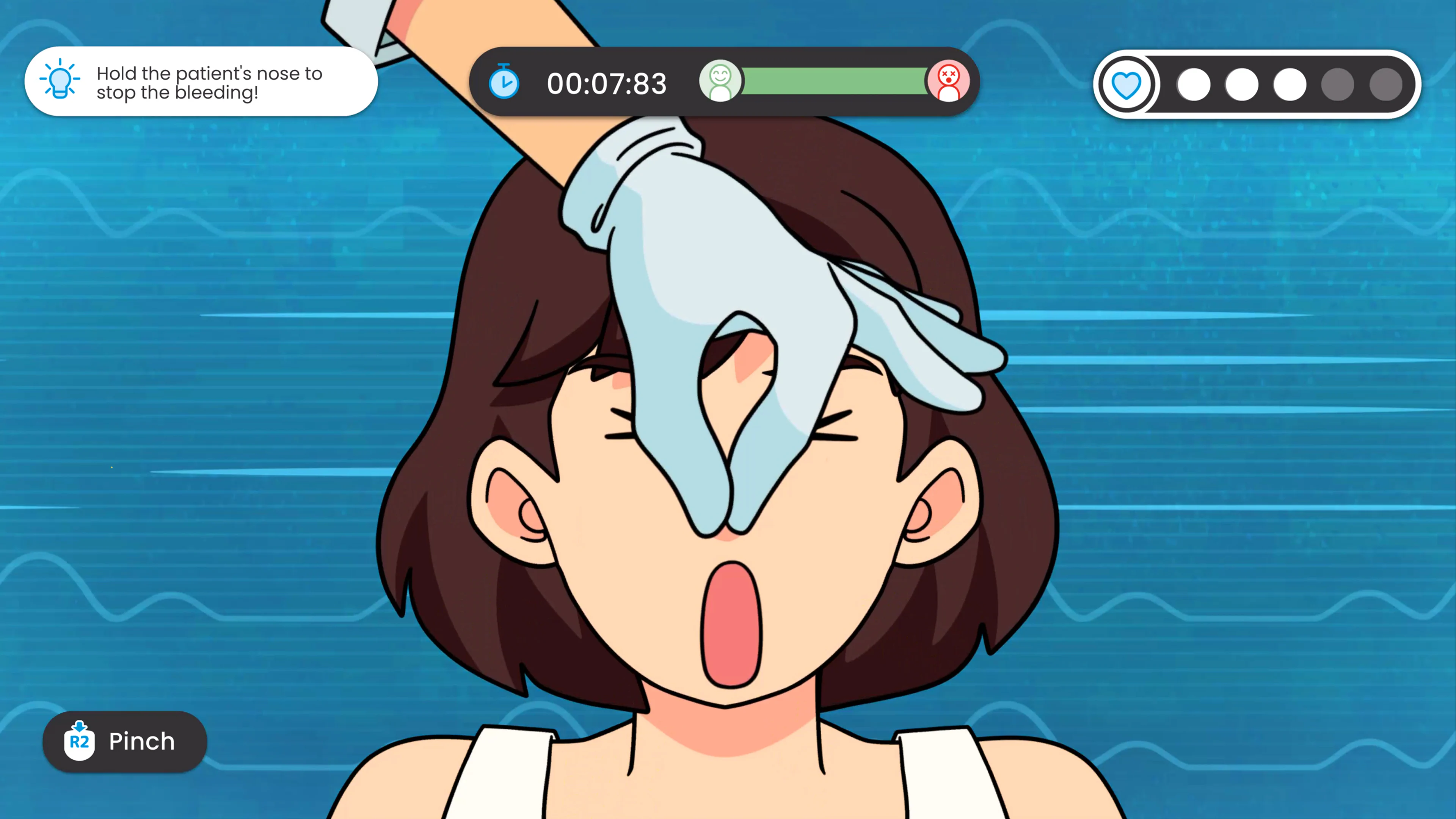Toggle the third completed stage dot
This screenshot has height=819, width=1456.
click(1290, 85)
